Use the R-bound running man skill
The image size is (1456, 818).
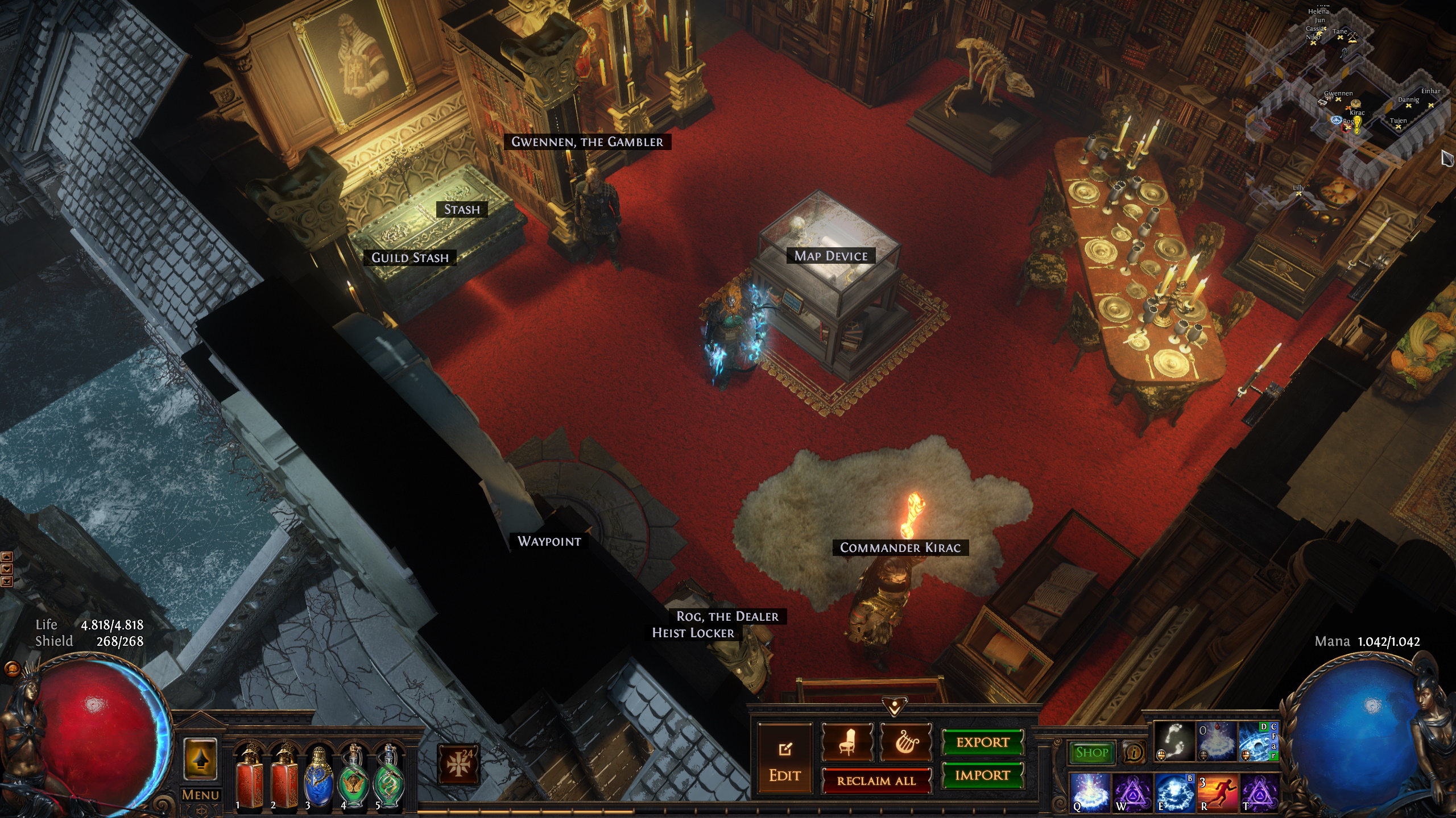[1217, 792]
